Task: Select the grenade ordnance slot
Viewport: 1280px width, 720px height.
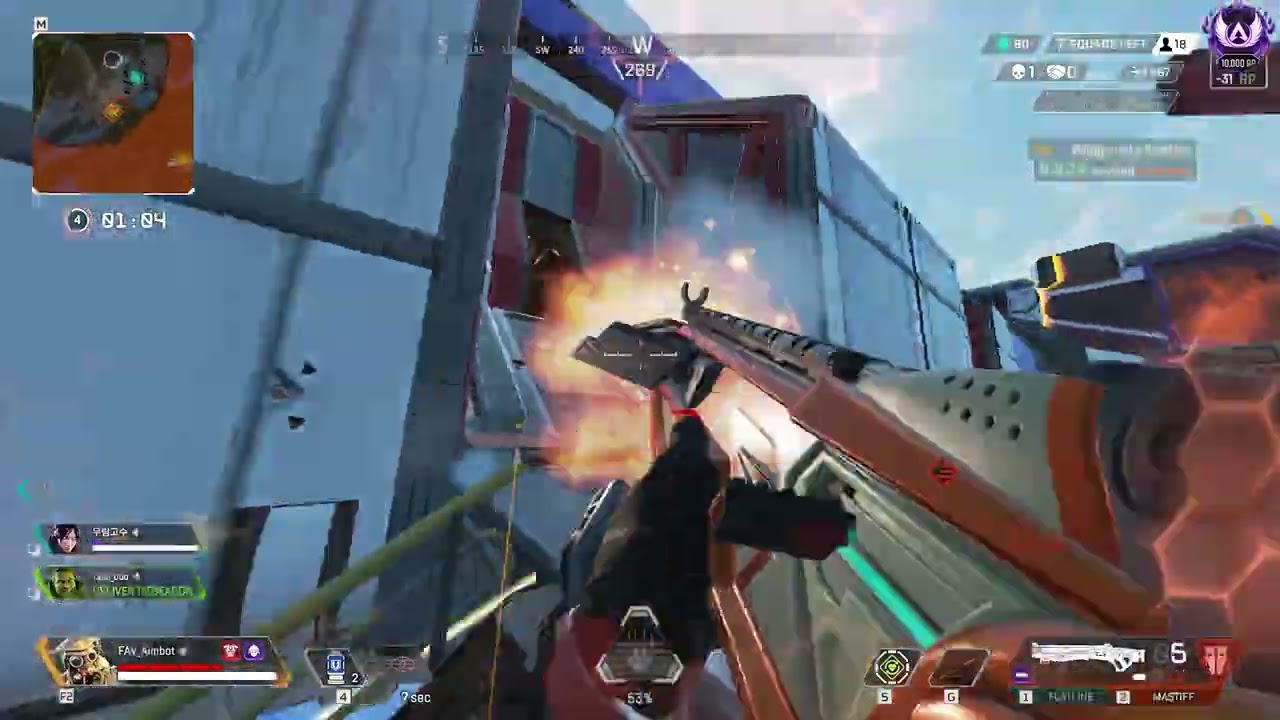Action: pyautogui.click(x=958, y=667)
